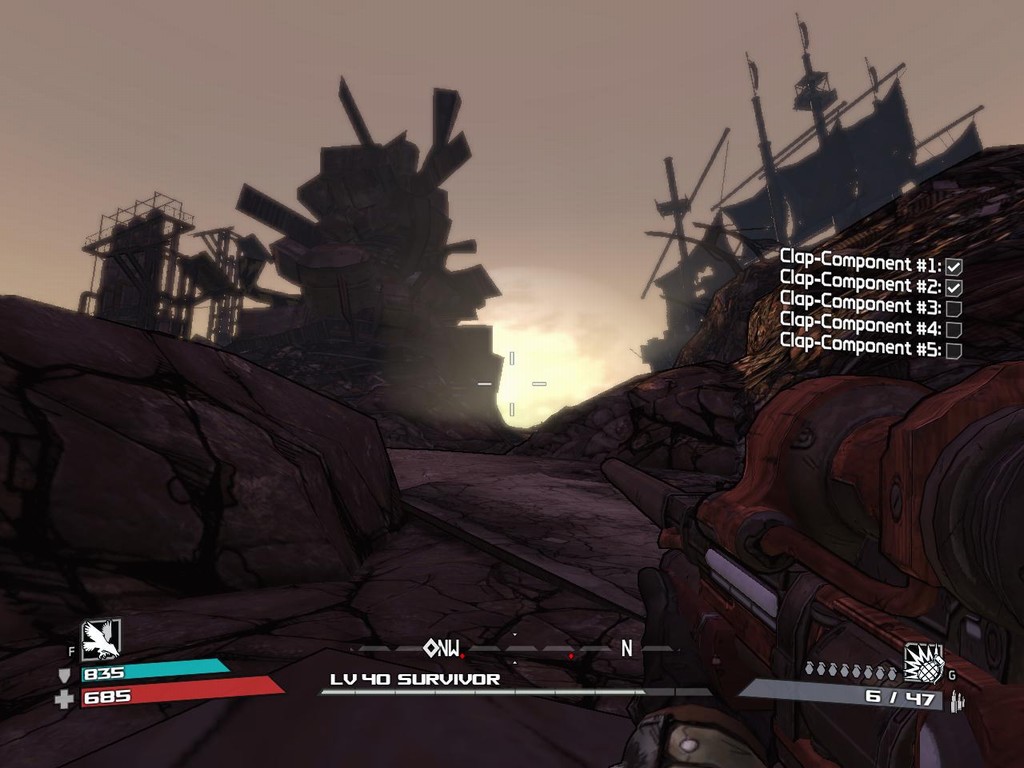Tick the Clap-Component #3 objective box
The image size is (1024, 768).
(x=954, y=309)
